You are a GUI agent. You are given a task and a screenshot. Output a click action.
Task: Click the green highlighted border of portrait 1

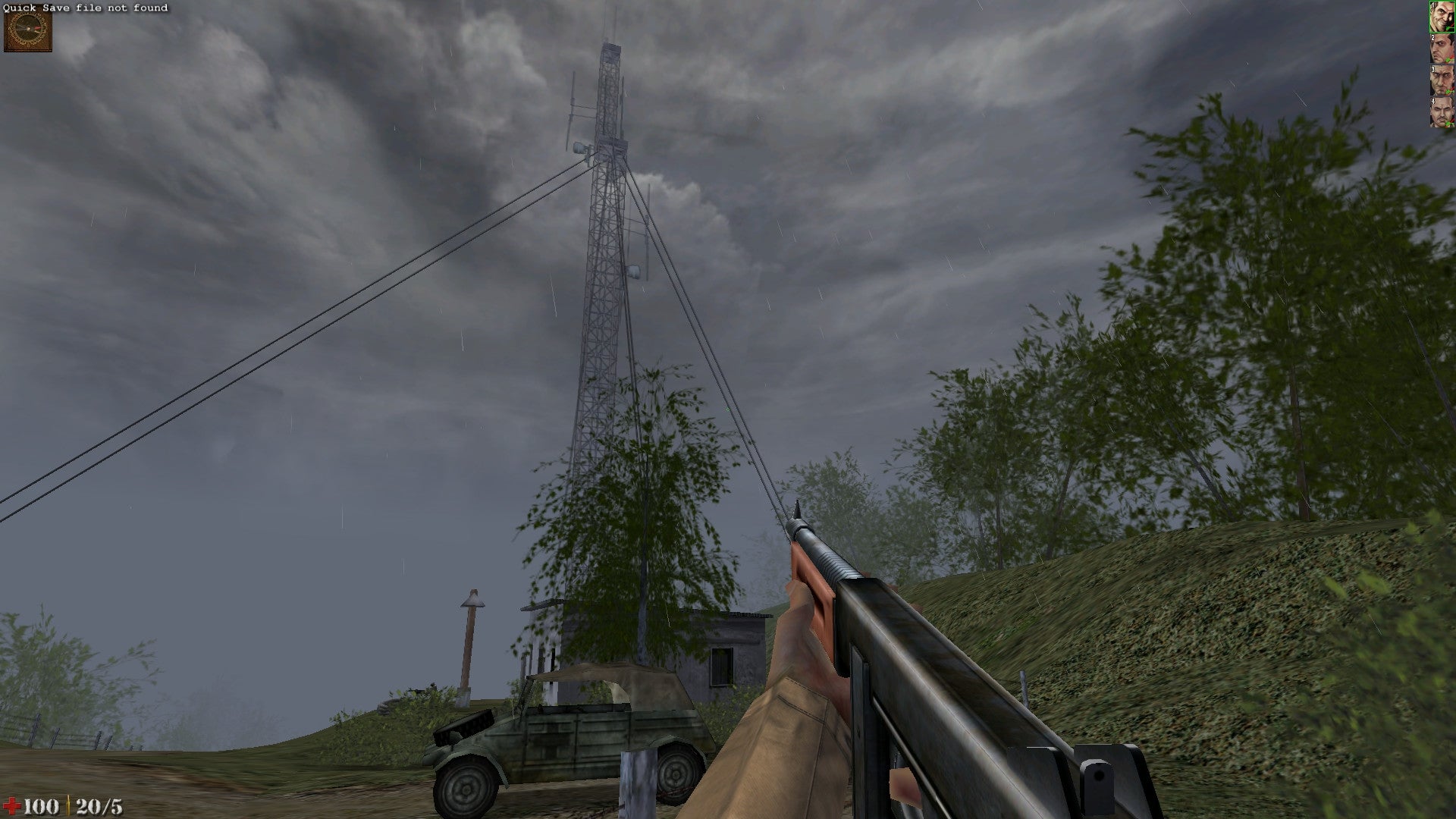click(x=1431, y=17)
